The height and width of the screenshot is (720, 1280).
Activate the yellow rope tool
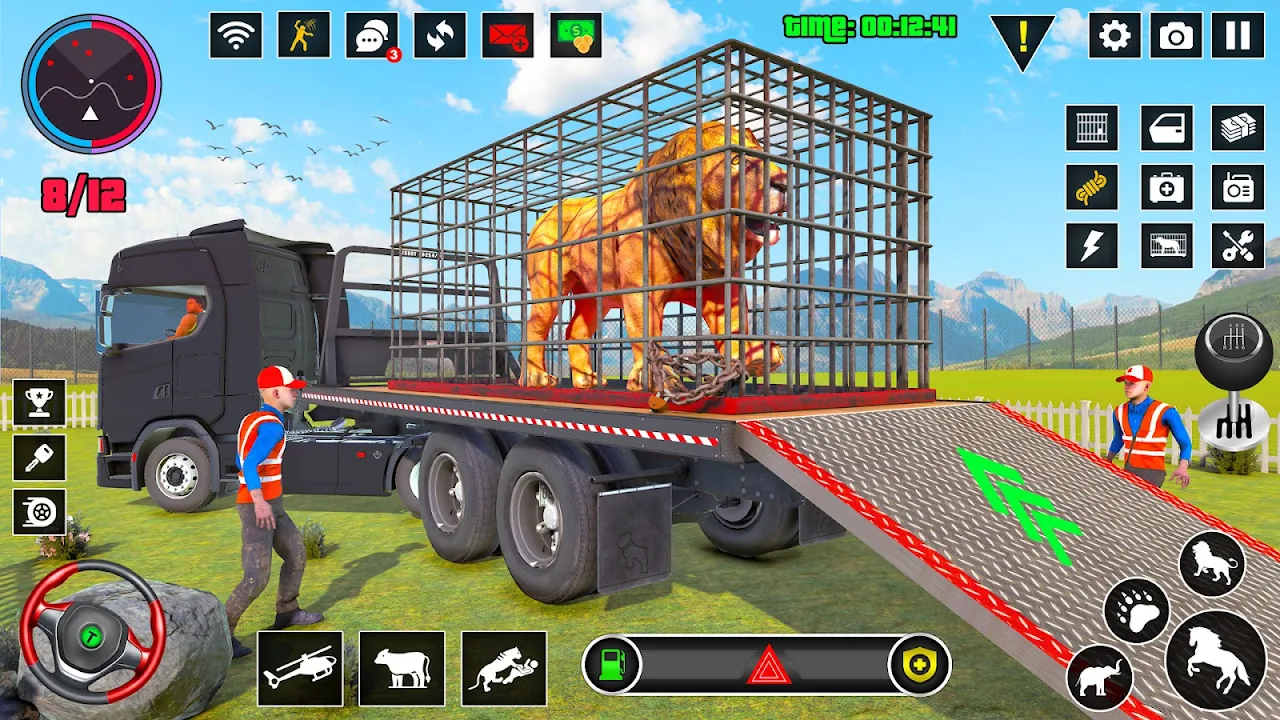(x=1092, y=187)
